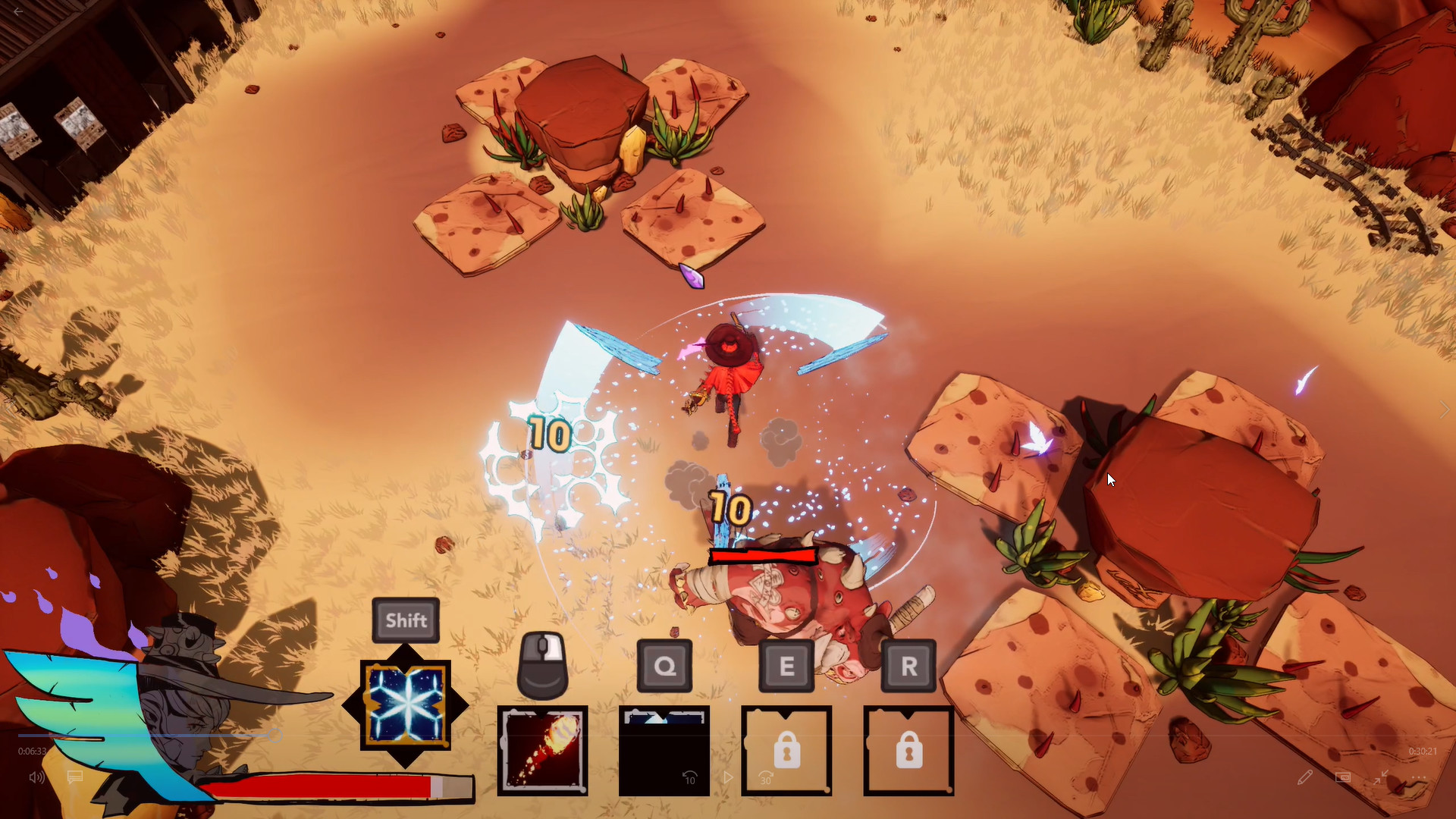Activate the fireball attack on the mouse slot
Screen dimensions: 1456x819
pos(541,749)
